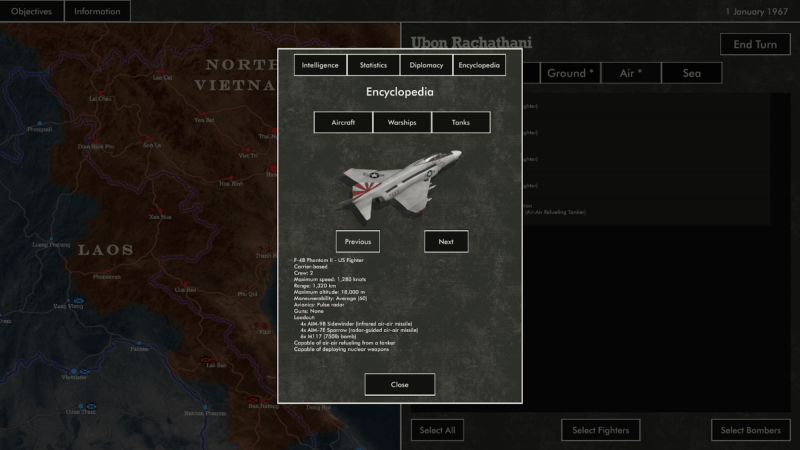Show the Aircraft encyclopedia category
The width and height of the screenshot is (800, 450).
tap(343, 122)
